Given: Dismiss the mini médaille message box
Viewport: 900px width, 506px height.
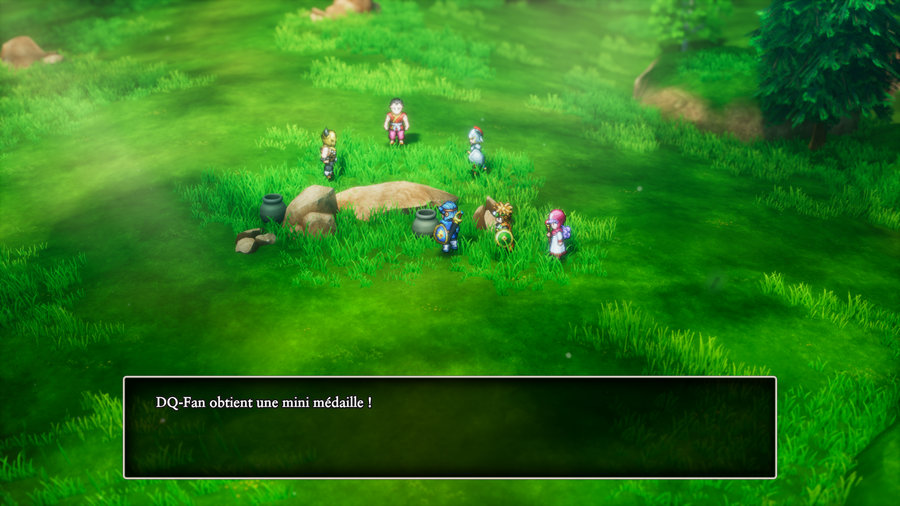Looking at the screenshot, I should click(x=449, y=427).
